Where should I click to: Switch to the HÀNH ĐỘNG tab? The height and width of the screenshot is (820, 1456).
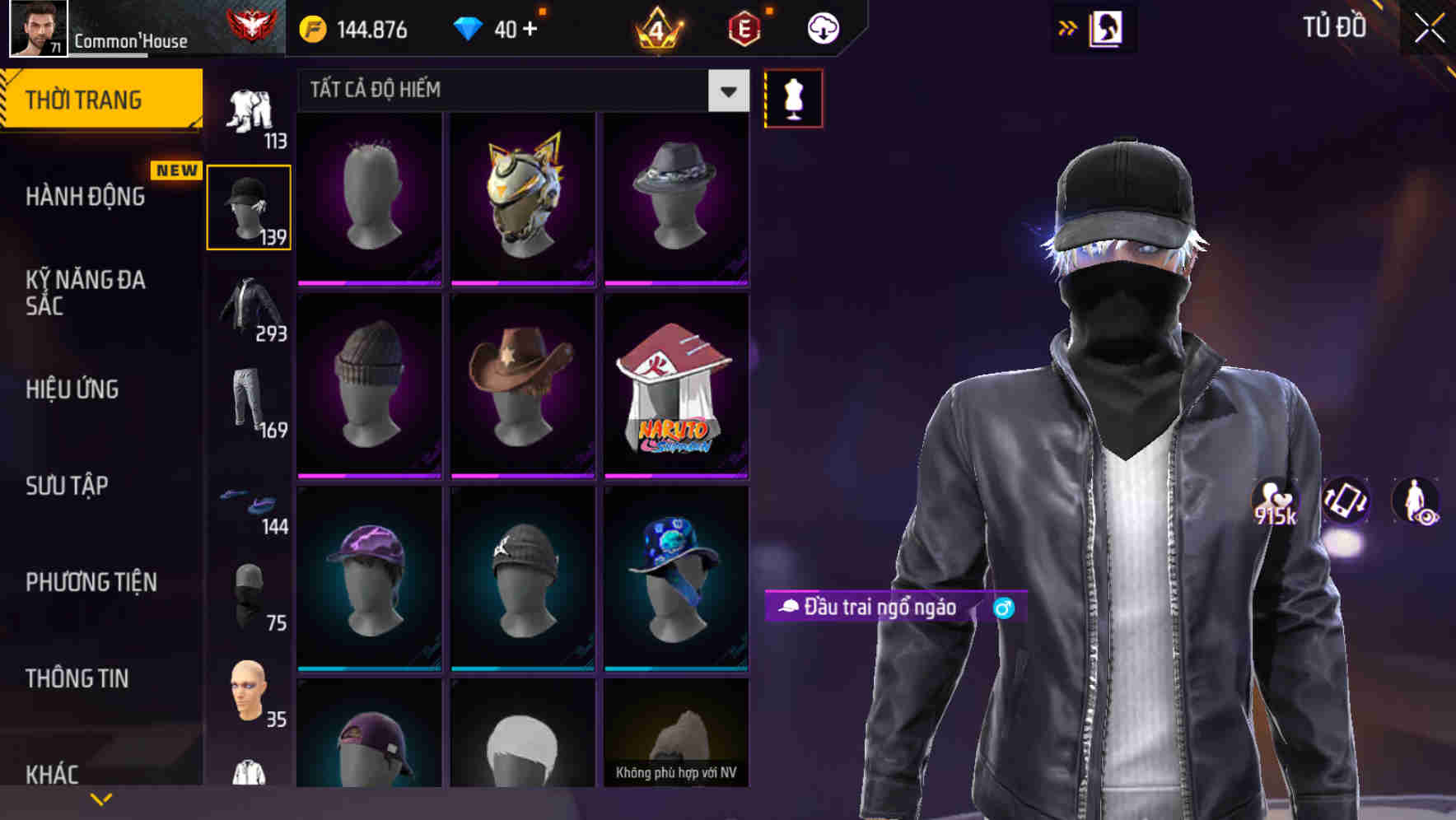tap(83, 196)
